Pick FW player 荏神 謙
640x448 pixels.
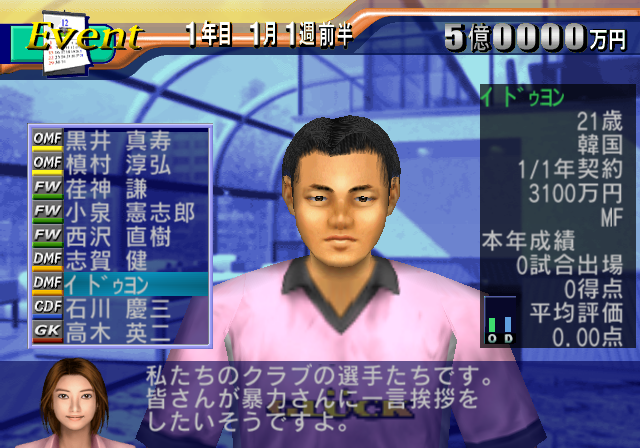pos(119,188)
